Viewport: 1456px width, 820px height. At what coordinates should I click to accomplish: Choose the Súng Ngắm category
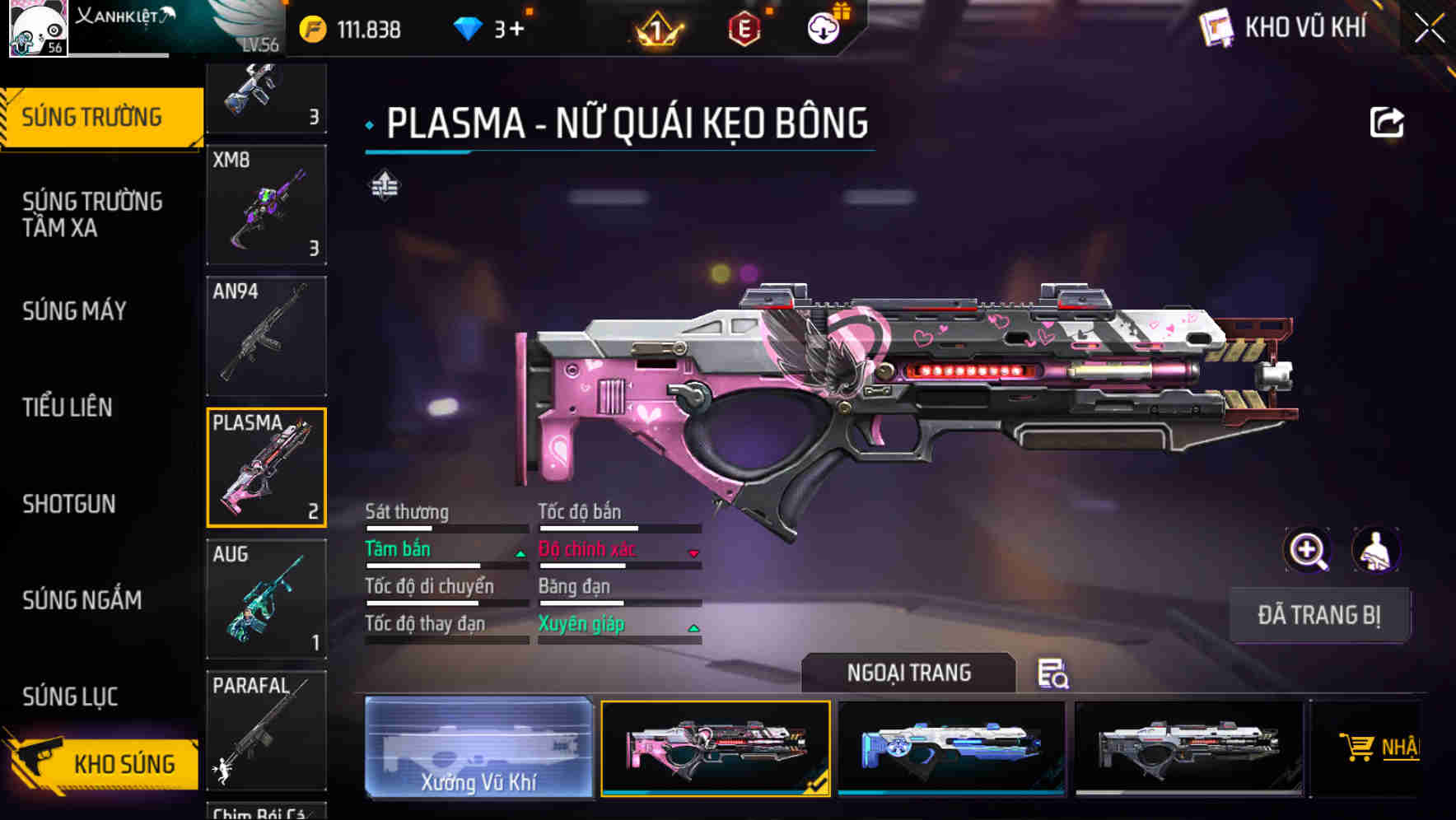(x=82, y=600)
